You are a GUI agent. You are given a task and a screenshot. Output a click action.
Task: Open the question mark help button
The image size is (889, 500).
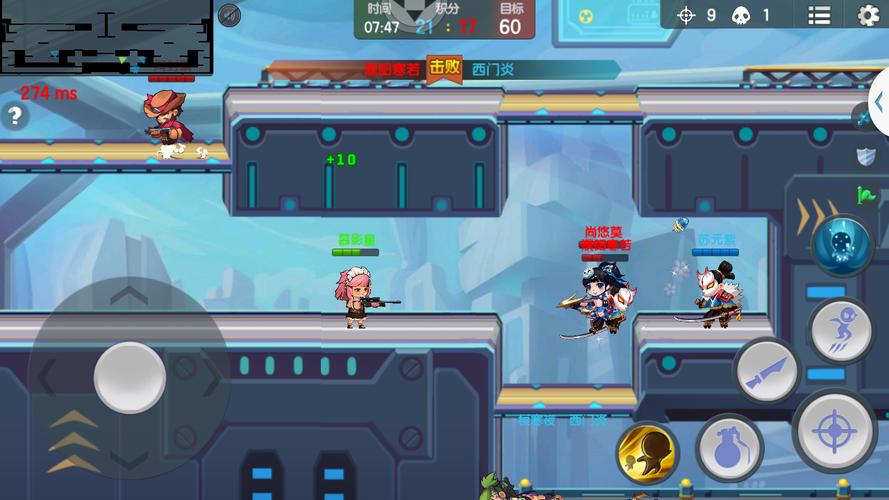[14, 116]
